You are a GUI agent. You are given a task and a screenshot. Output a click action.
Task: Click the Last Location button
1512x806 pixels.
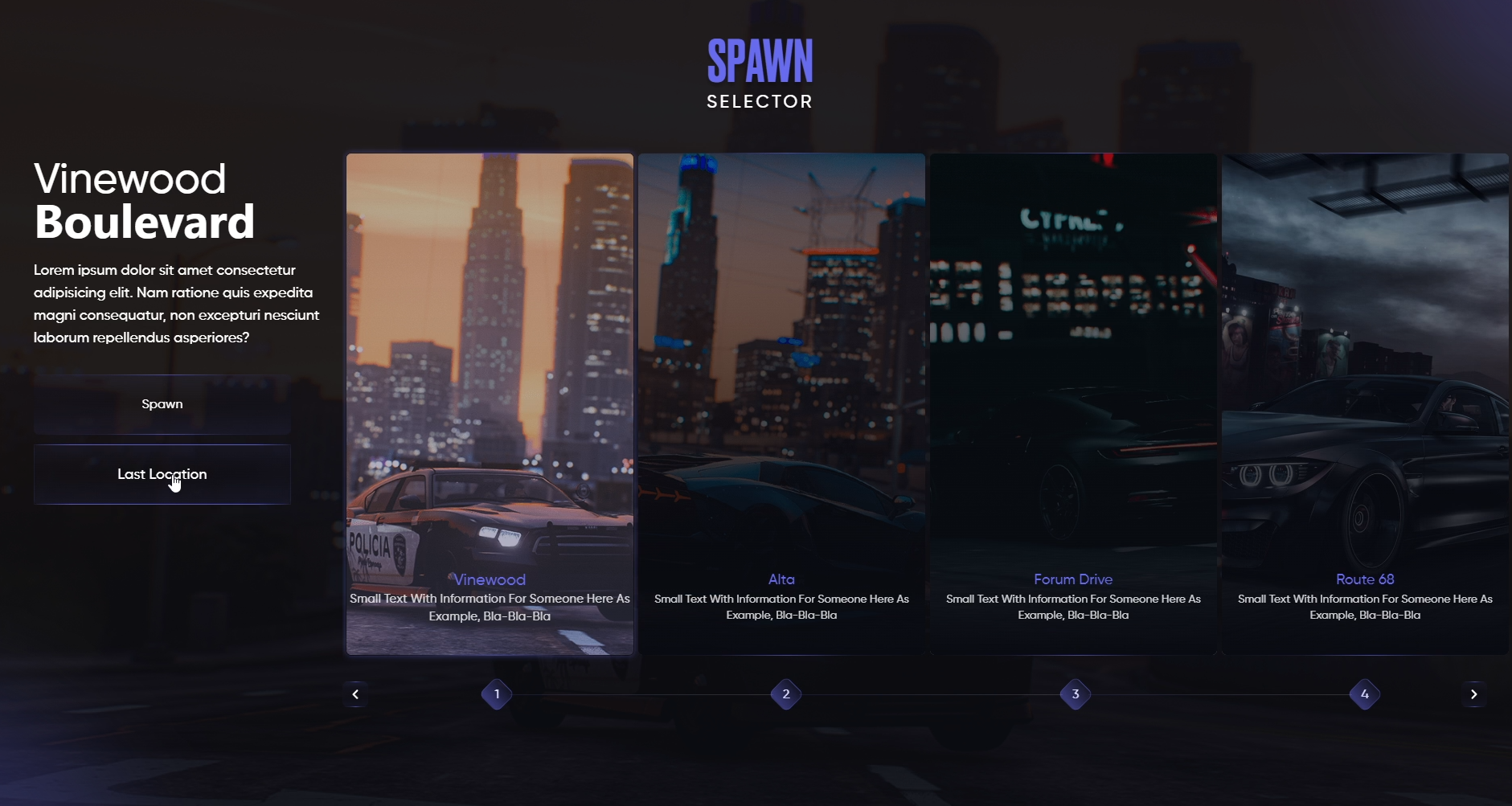pyautogui.click(x=162, y=474)
